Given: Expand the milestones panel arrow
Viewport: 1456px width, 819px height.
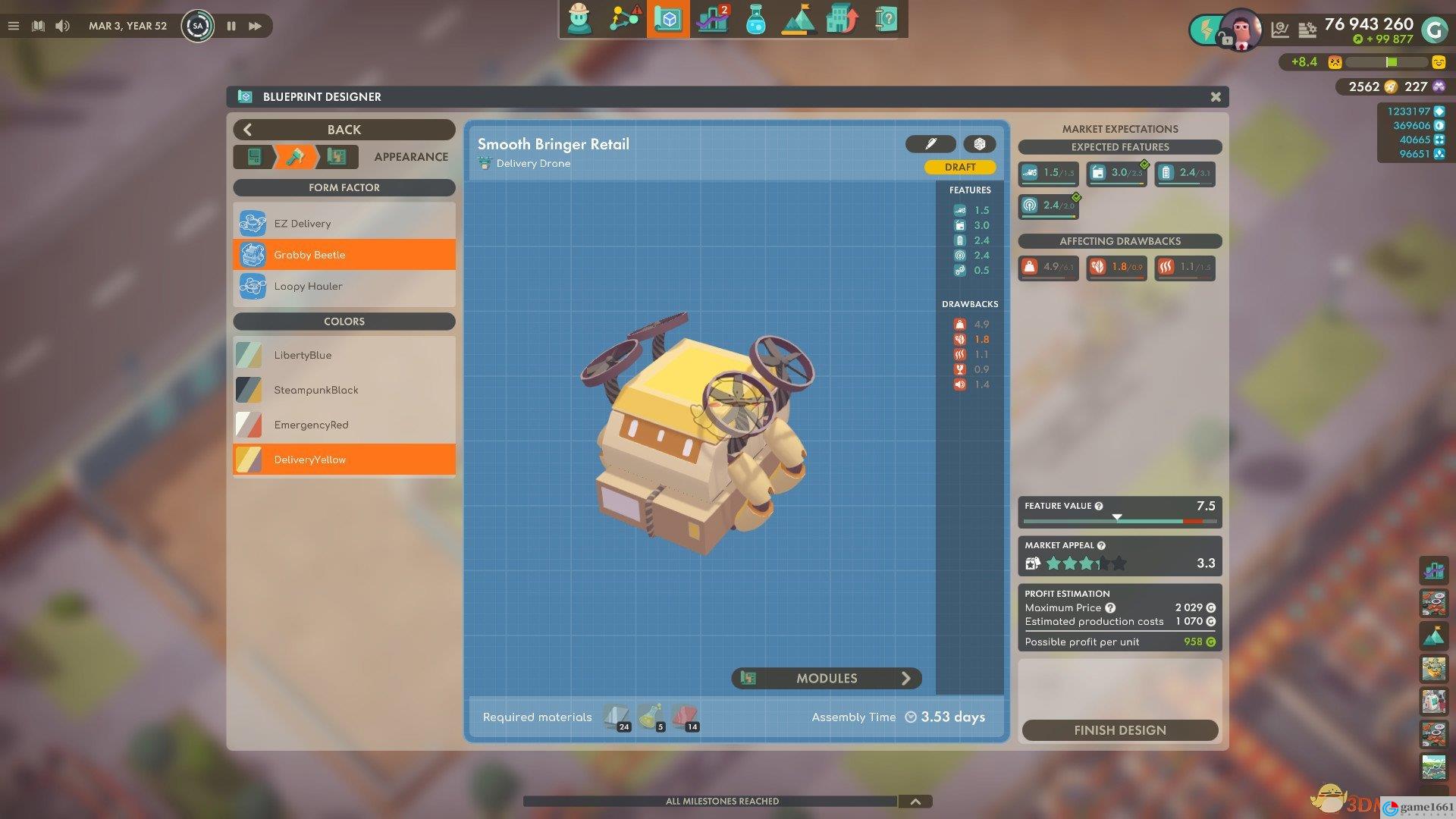Looking at the screenshot, I should point(915,802).
